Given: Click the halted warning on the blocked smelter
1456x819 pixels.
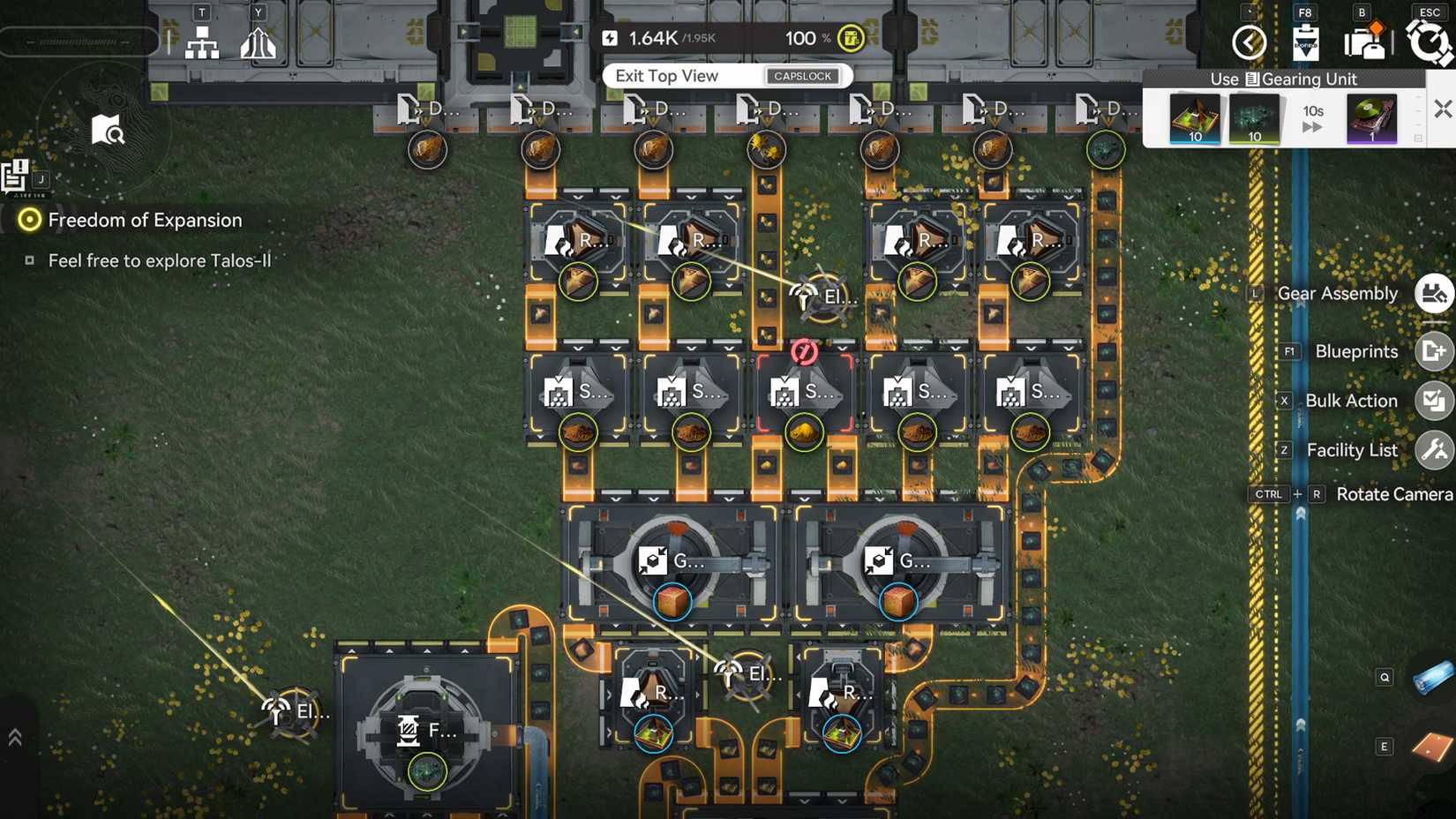Looking at the screenshot, I should [x=805, y=352].
